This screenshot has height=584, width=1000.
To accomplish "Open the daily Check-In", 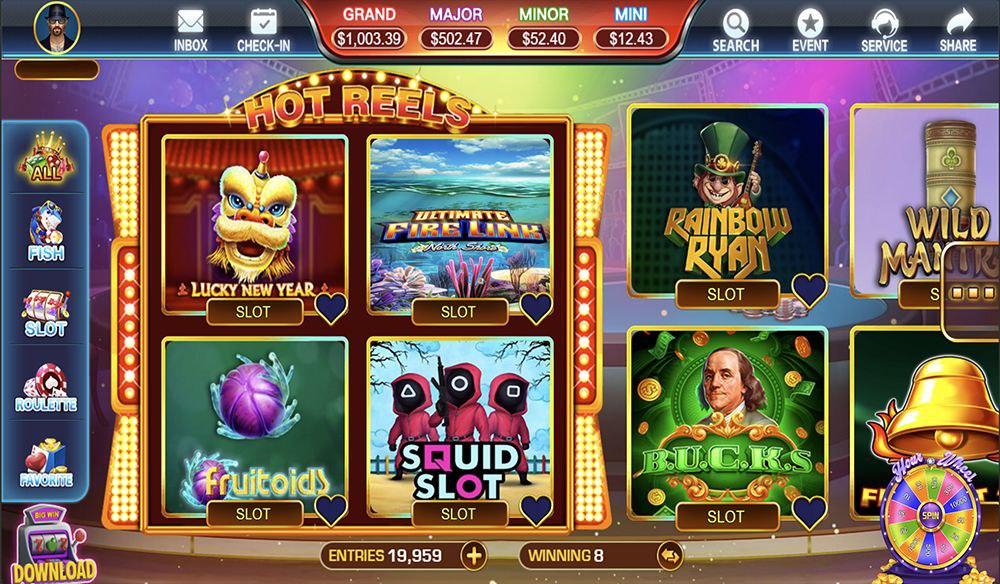I will 264,29.
